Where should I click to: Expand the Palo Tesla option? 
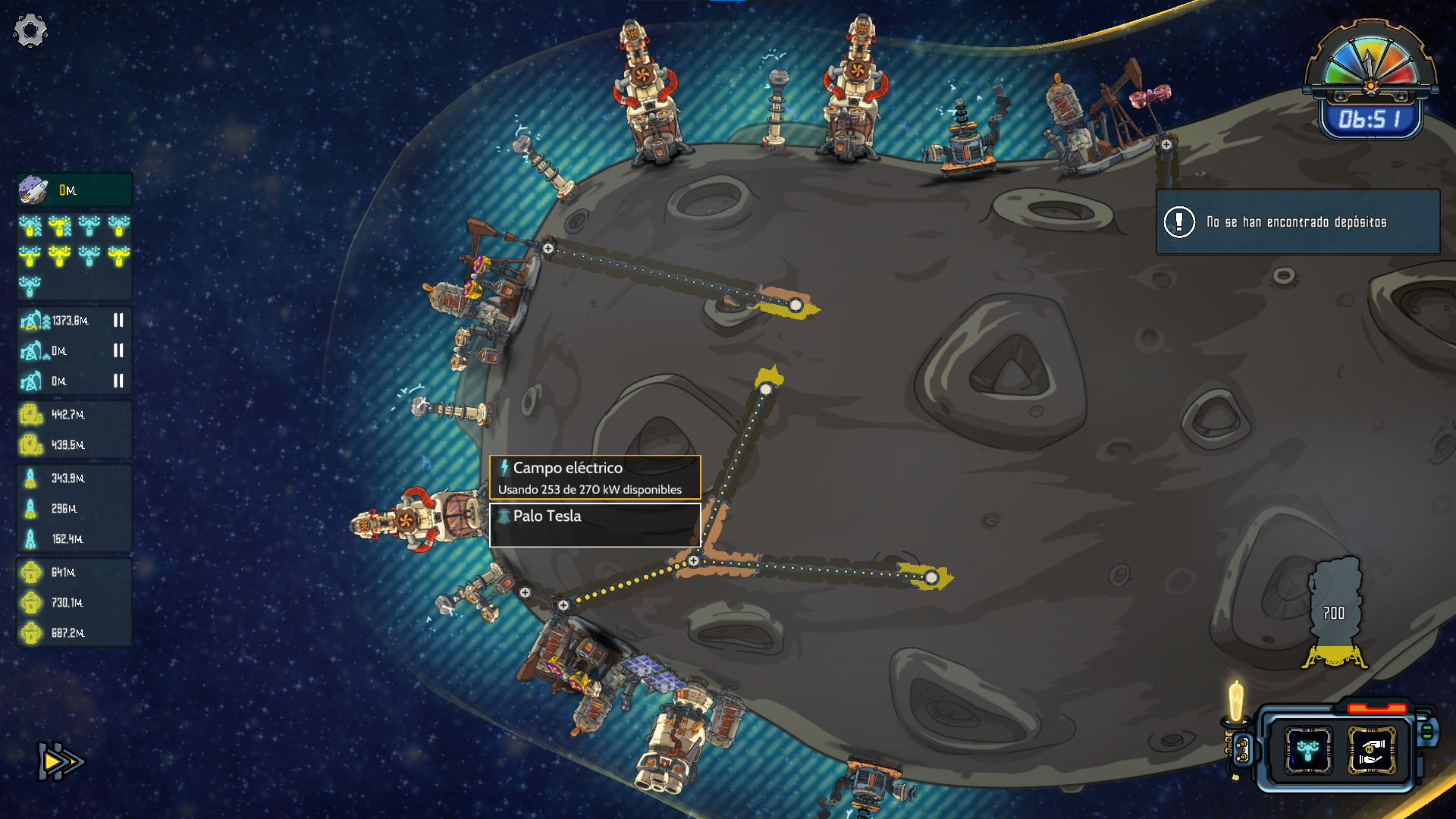(547, 516)
